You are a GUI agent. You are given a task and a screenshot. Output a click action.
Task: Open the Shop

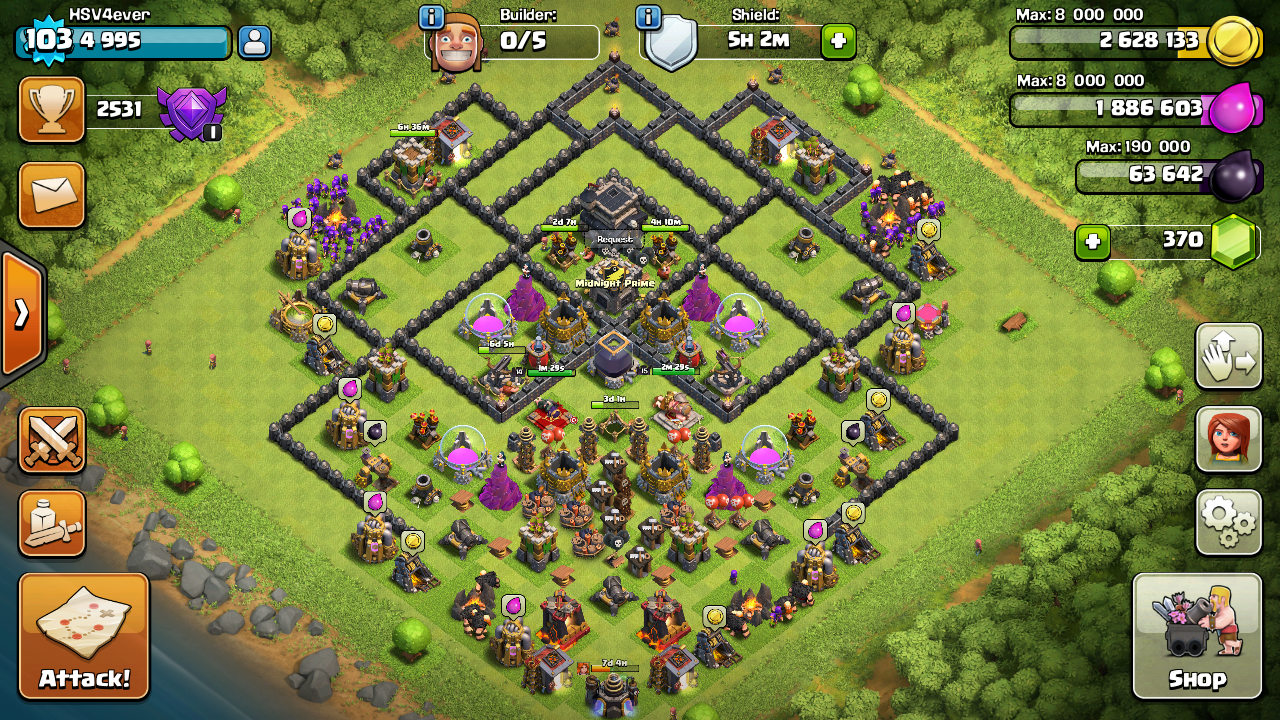coord(1197,635)
